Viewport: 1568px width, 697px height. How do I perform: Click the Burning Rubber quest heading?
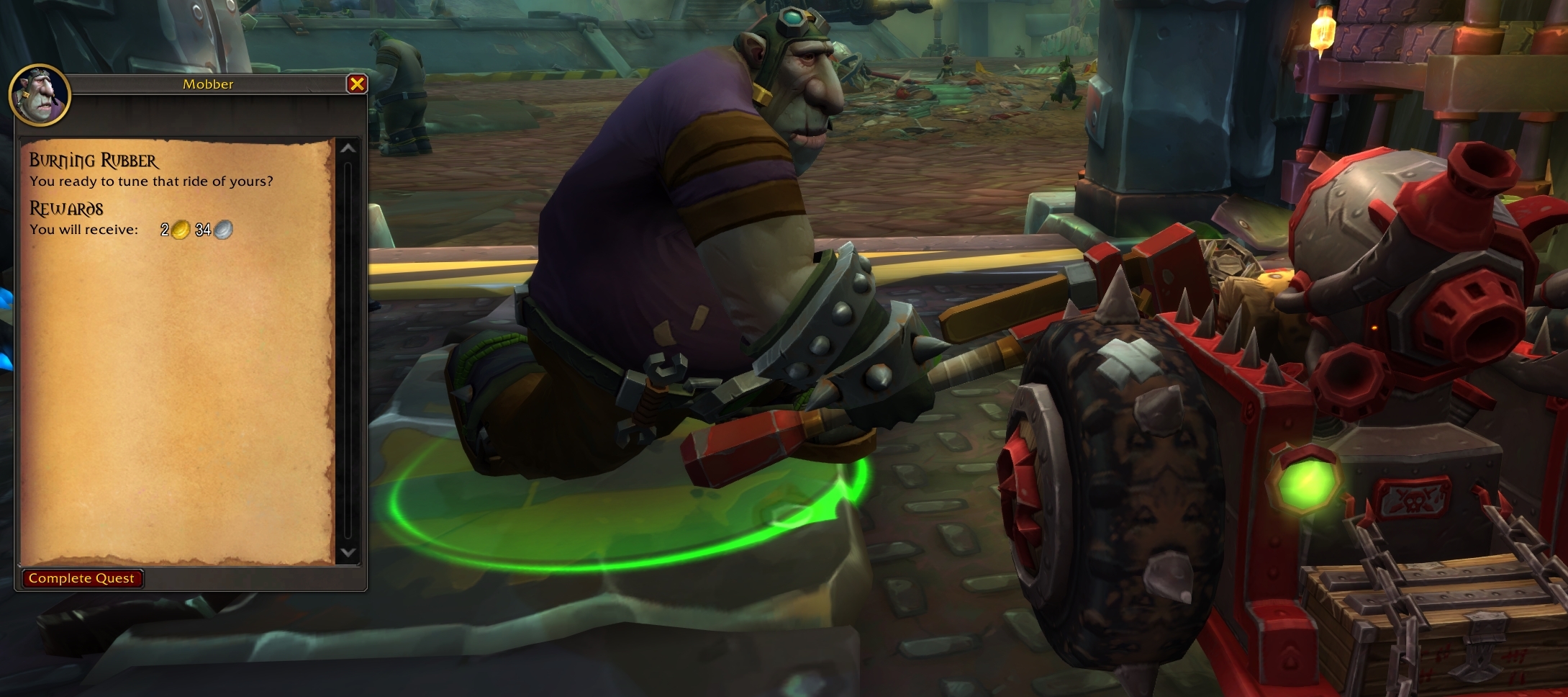(x=94, y=160)
